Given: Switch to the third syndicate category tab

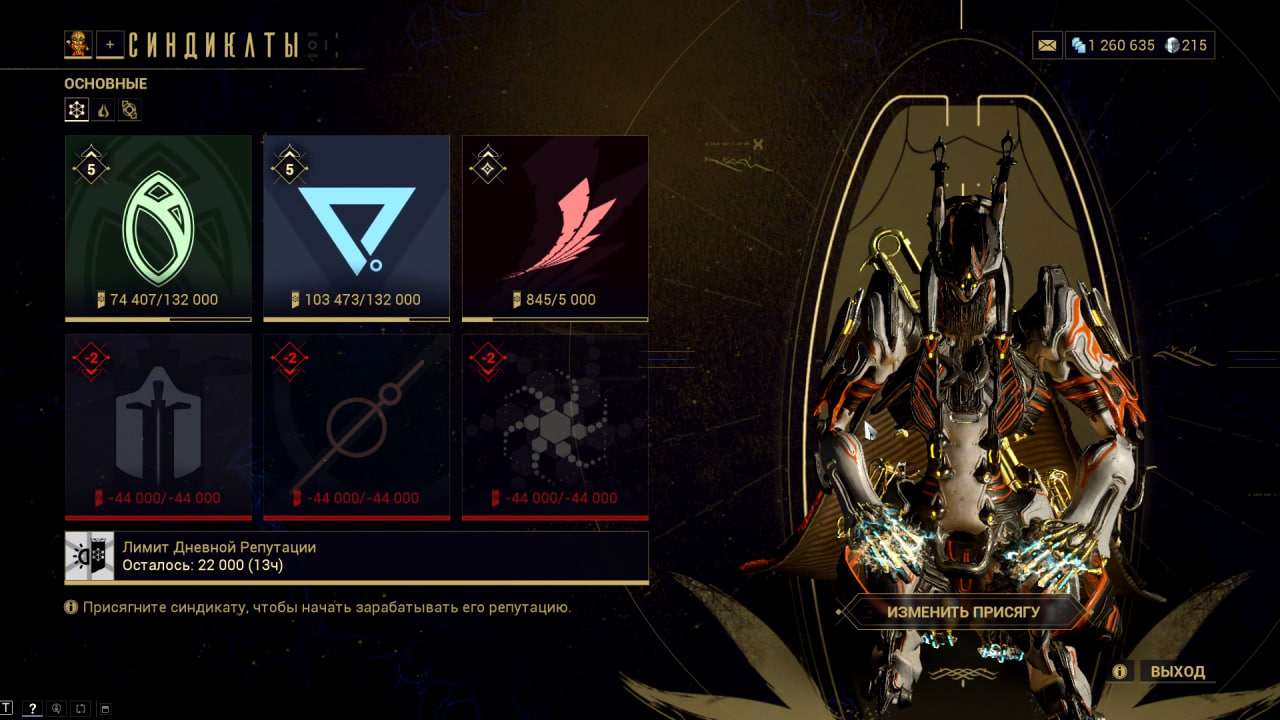Looking at the screenshot, I should [x=130, y=110].
